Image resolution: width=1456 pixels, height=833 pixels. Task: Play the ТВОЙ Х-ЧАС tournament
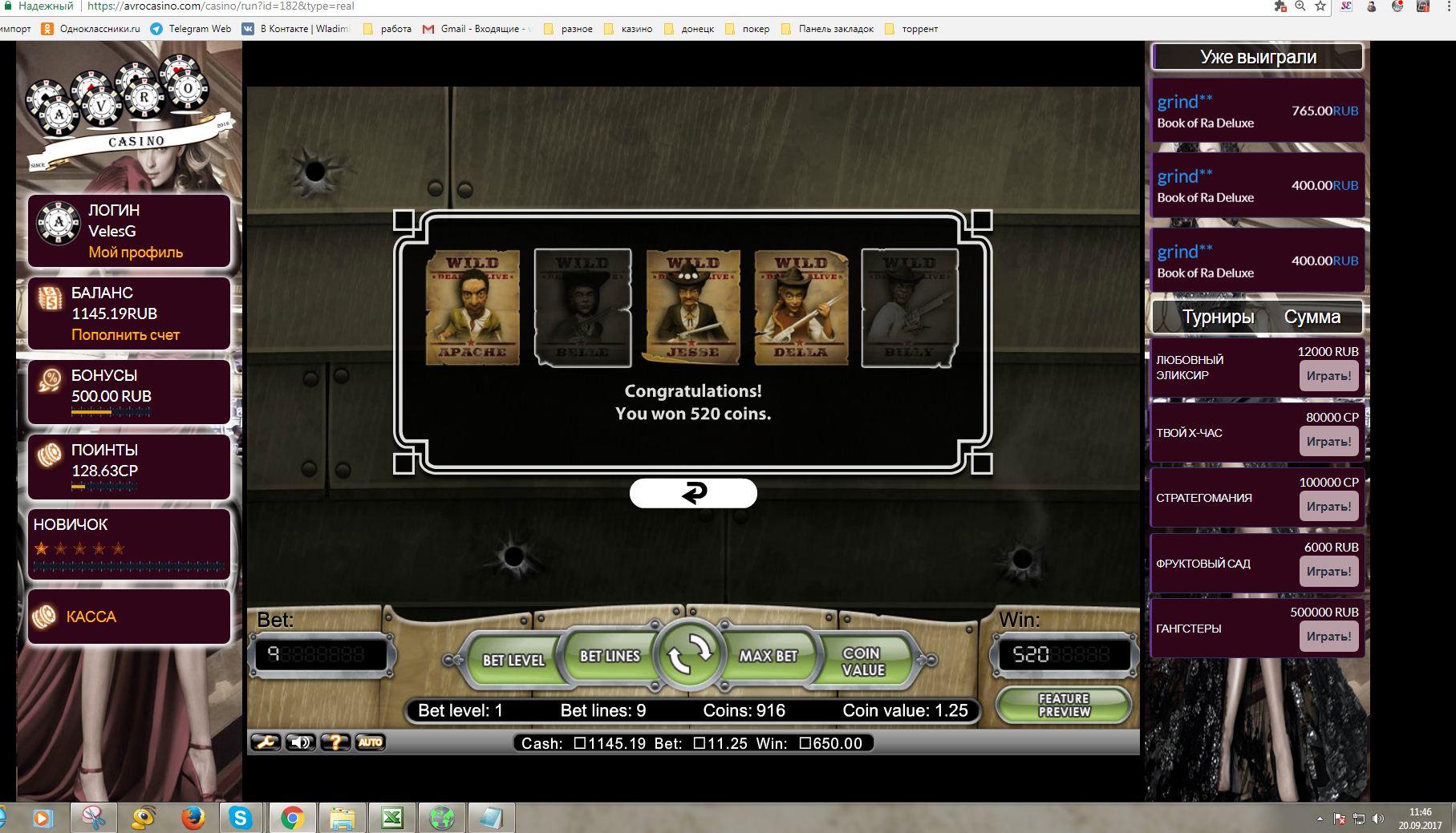pyautogui.click(x=1328, y=442)
